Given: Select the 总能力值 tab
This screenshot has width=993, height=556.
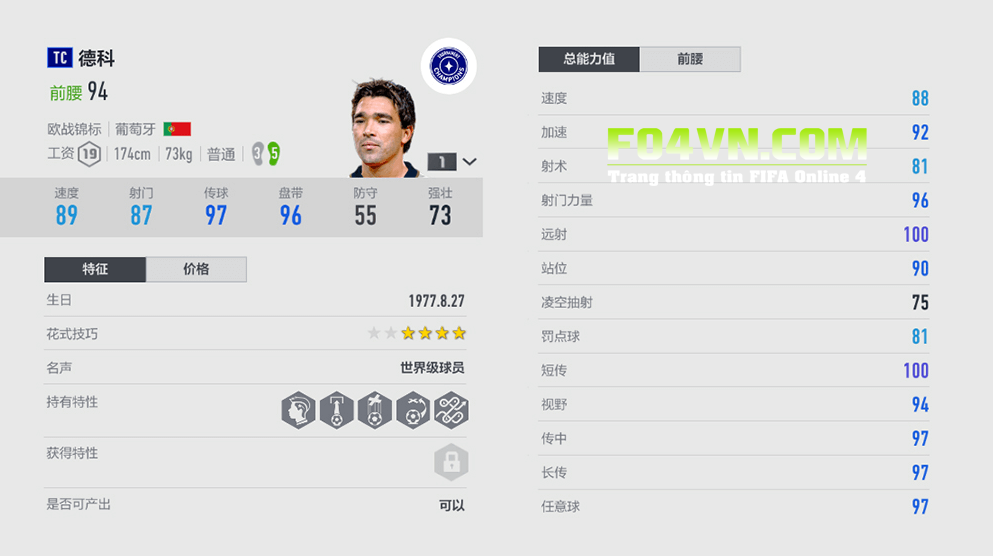Looking at the screenshot, I should [x=589, y=59].
